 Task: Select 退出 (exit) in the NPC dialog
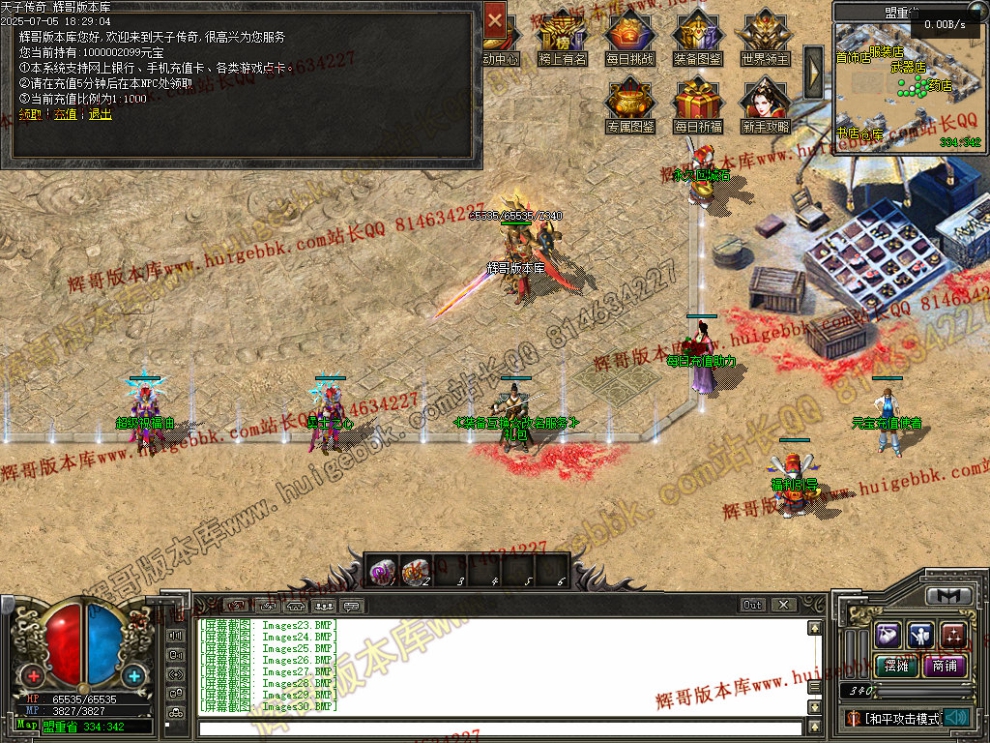point(101,115)
